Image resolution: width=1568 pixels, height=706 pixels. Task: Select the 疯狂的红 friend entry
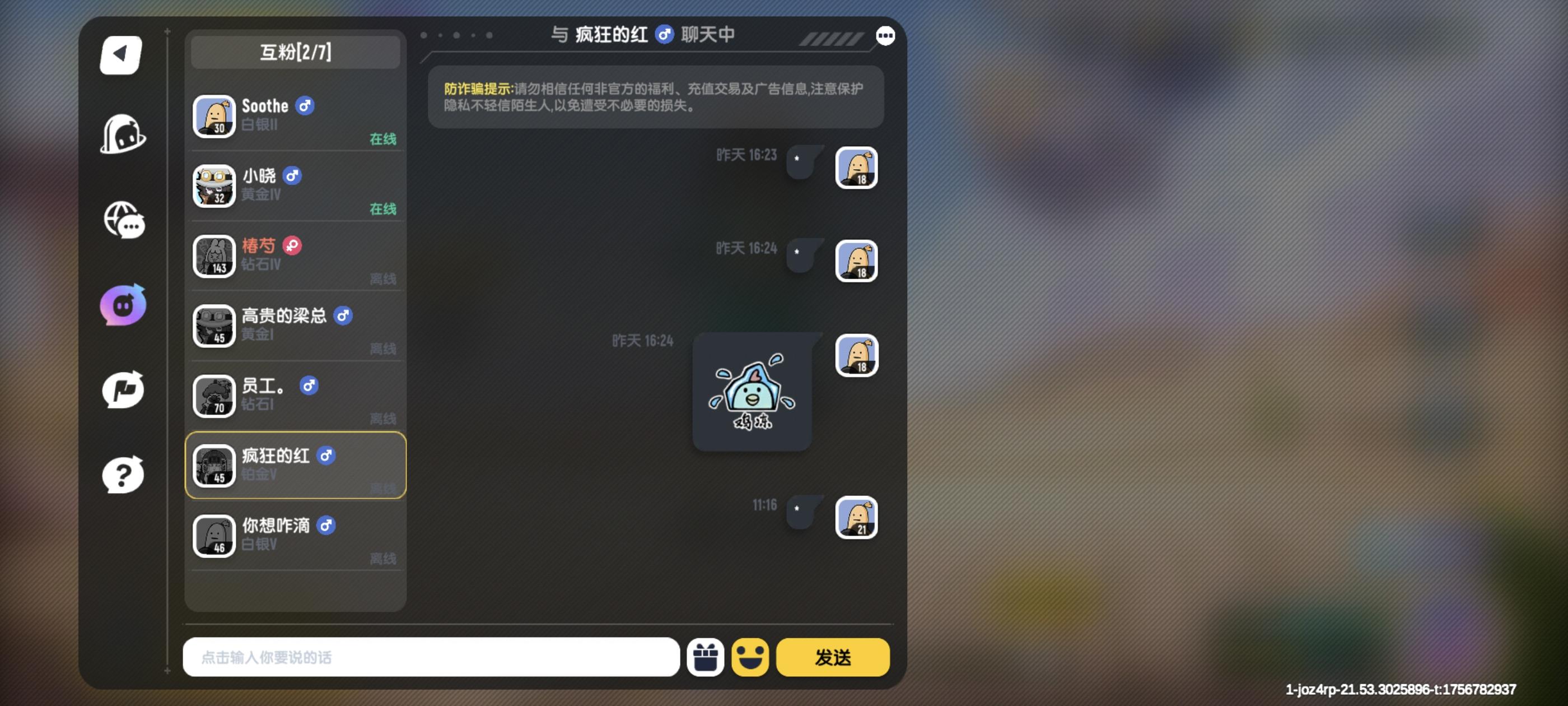click(x=295, y=466)
